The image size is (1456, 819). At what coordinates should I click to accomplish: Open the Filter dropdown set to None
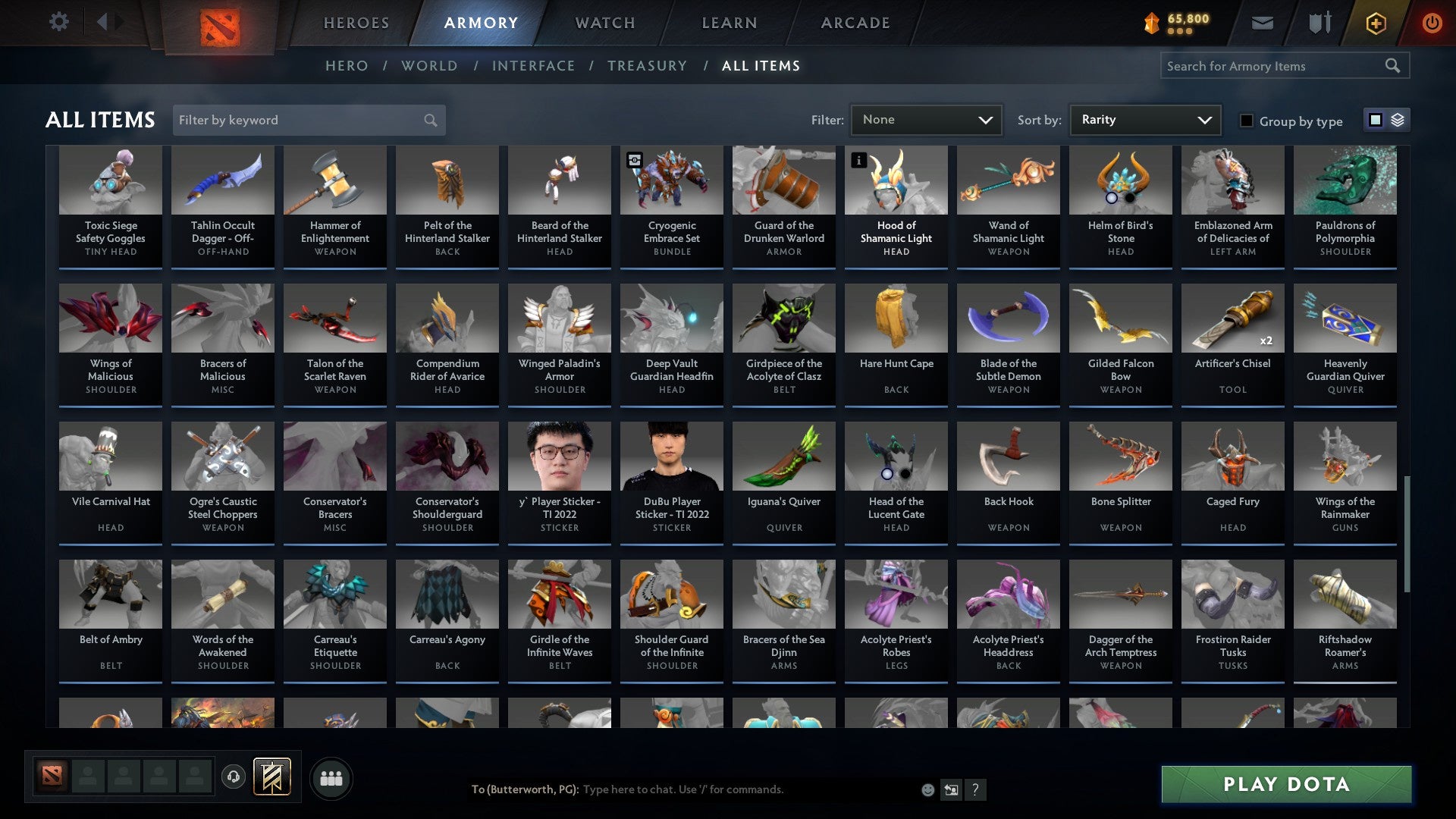[927, 119]
